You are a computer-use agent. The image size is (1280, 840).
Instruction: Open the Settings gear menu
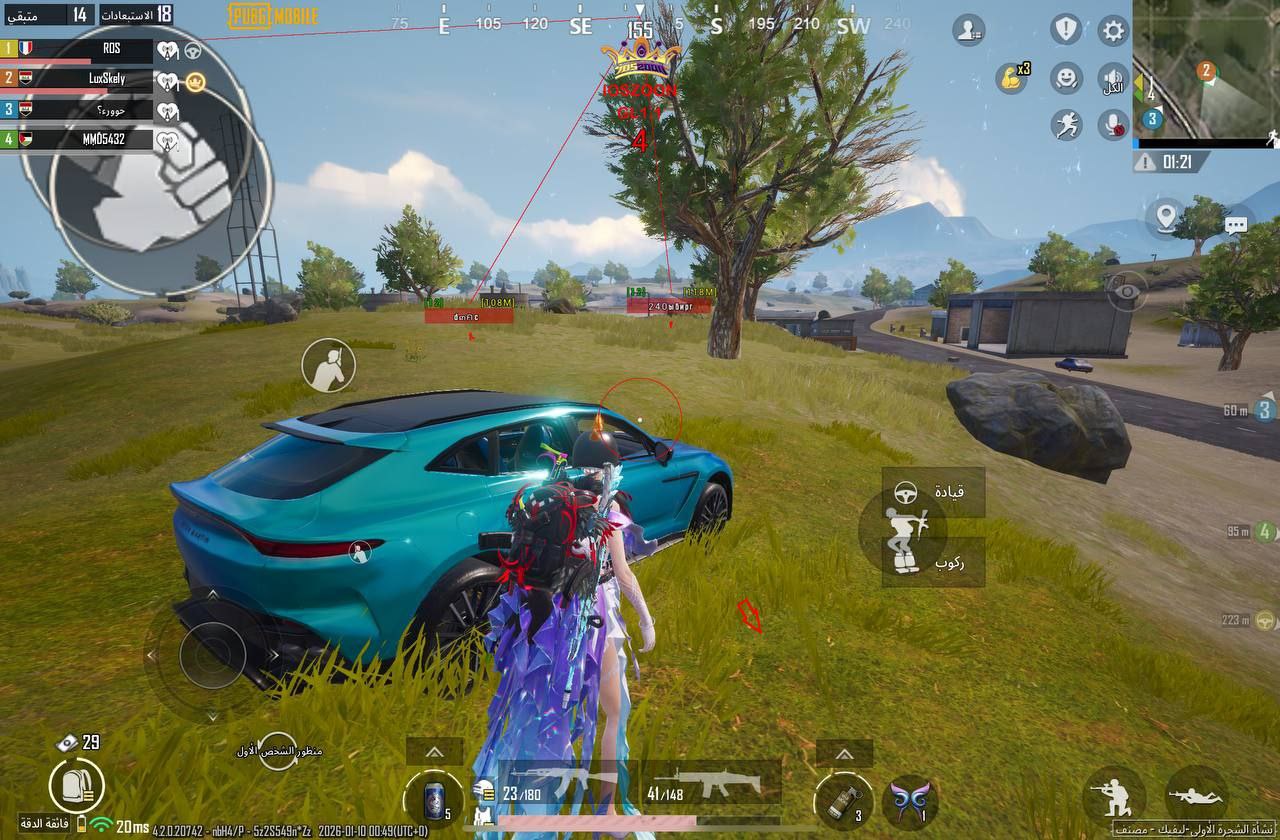[1112, 30]
